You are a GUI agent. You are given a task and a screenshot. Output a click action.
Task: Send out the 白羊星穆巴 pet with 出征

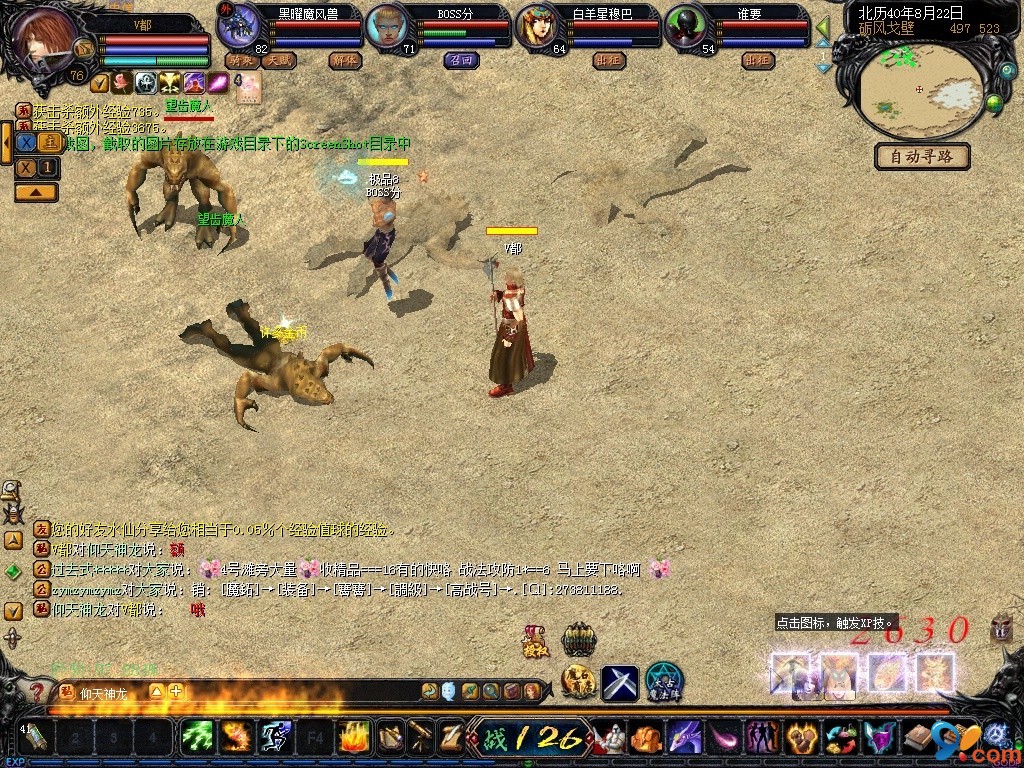(607, 60)
